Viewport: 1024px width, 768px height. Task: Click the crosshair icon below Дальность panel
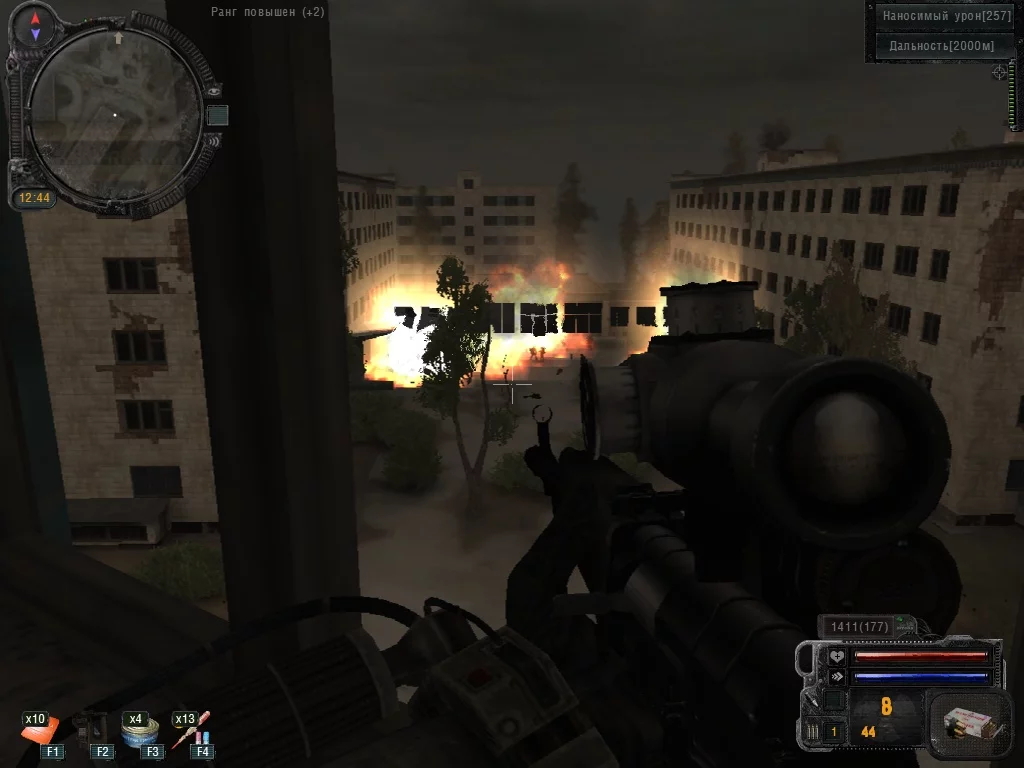click(x=999, y=73)
